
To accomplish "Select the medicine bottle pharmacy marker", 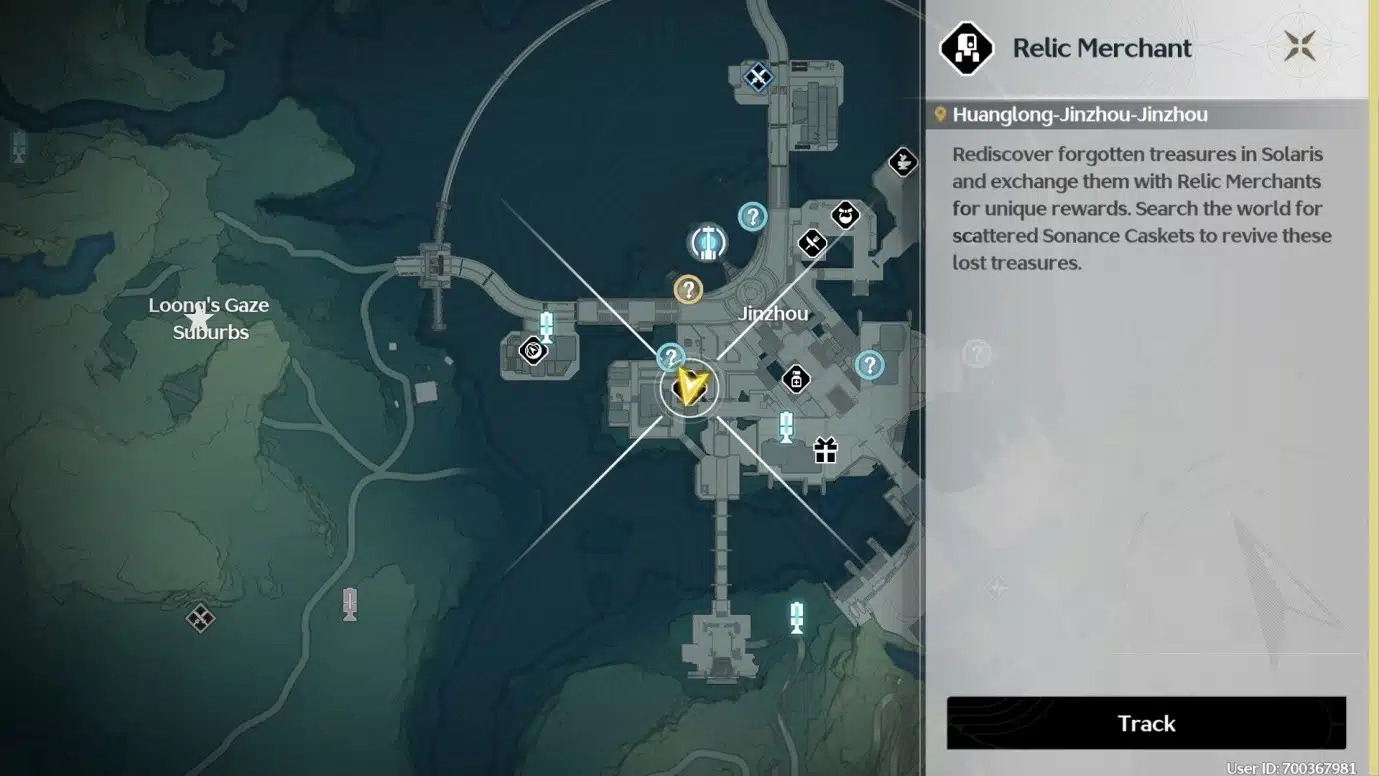I will click(796, 379).
